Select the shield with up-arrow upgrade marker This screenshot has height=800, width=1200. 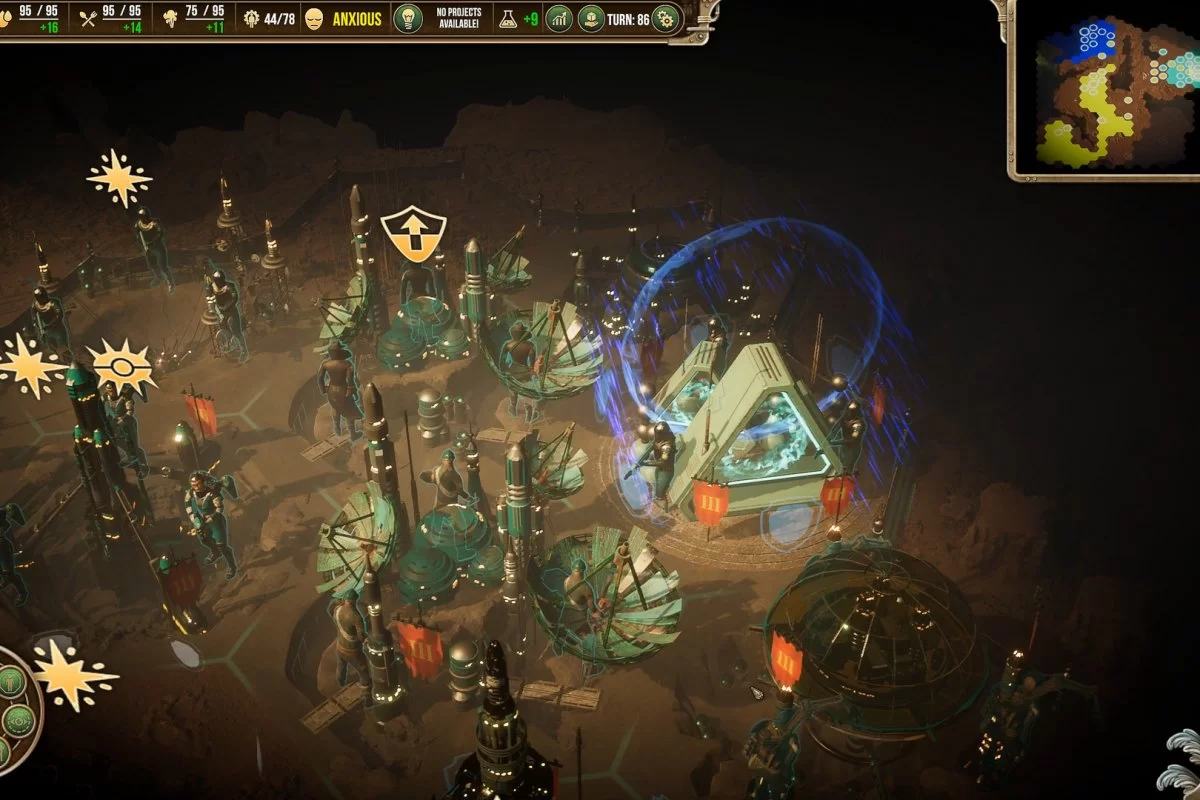tap(413, 234)
